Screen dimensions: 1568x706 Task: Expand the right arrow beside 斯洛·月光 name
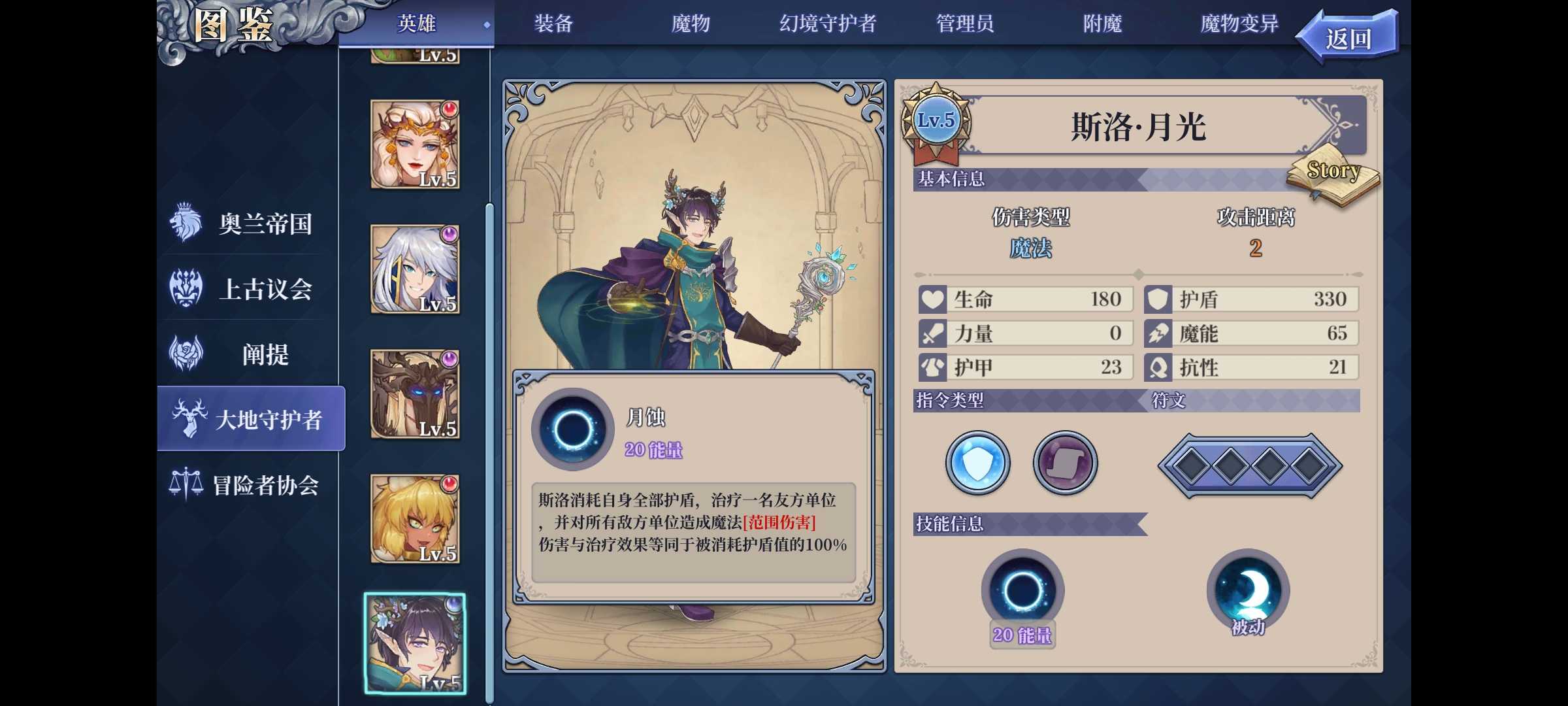point(1343,126)
